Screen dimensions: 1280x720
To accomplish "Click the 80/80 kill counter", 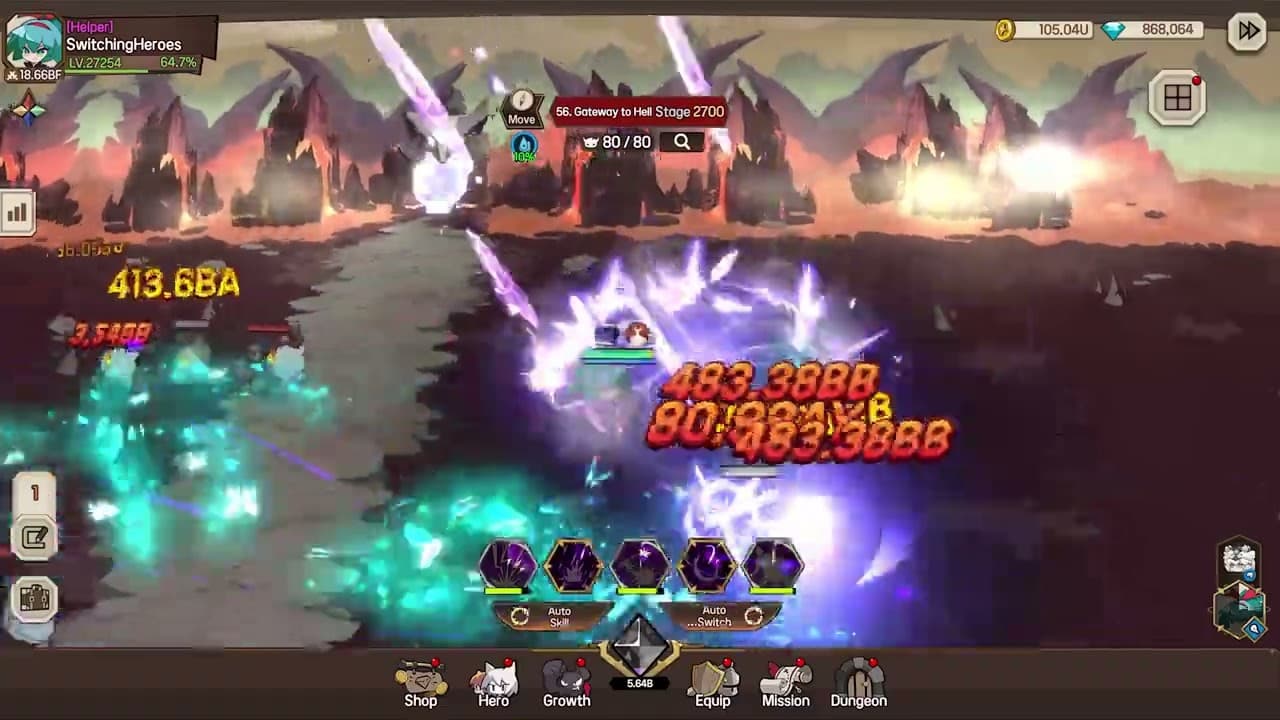I will pos(620,142).
